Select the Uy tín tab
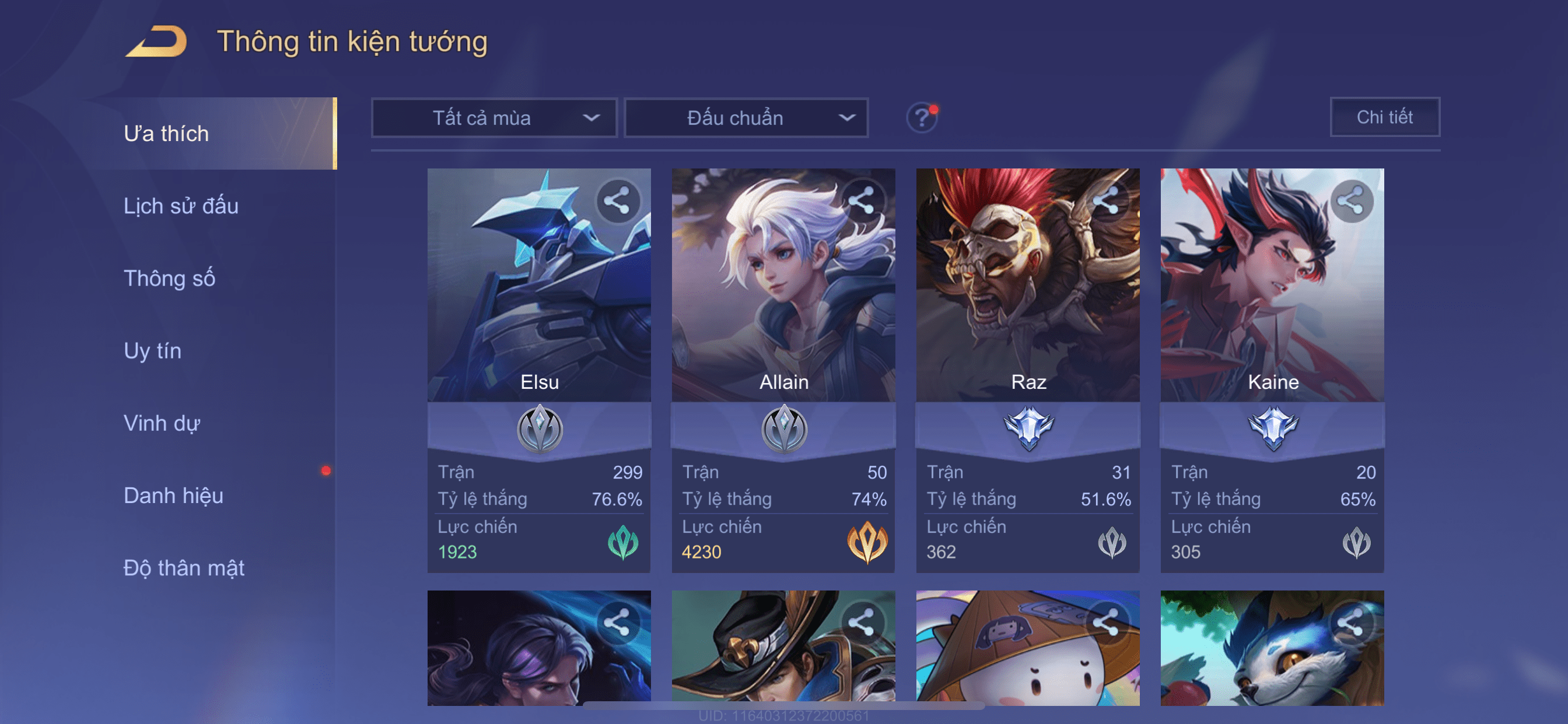Viewport: 1568px width, 724px height. point(152,350)
